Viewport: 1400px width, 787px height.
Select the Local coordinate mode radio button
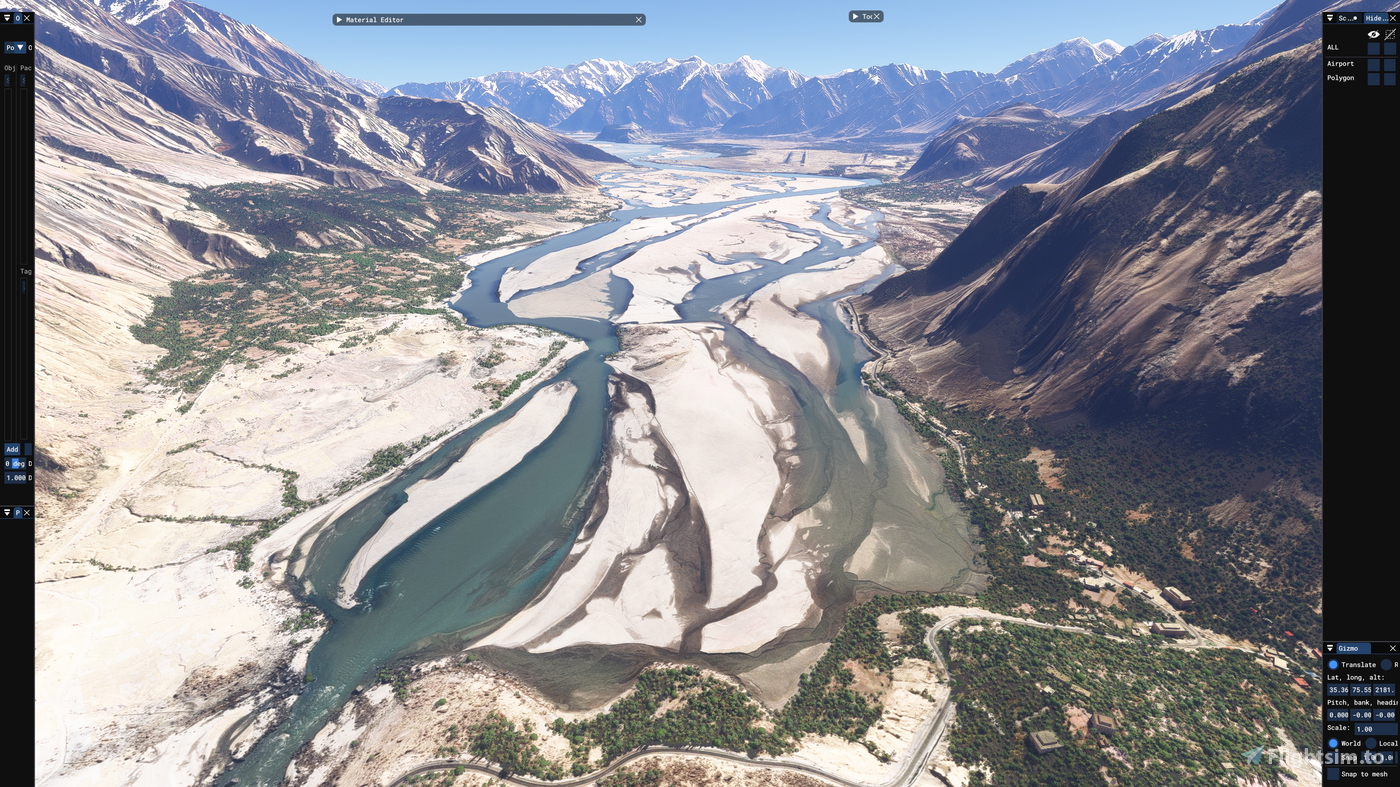[1369, 742]
